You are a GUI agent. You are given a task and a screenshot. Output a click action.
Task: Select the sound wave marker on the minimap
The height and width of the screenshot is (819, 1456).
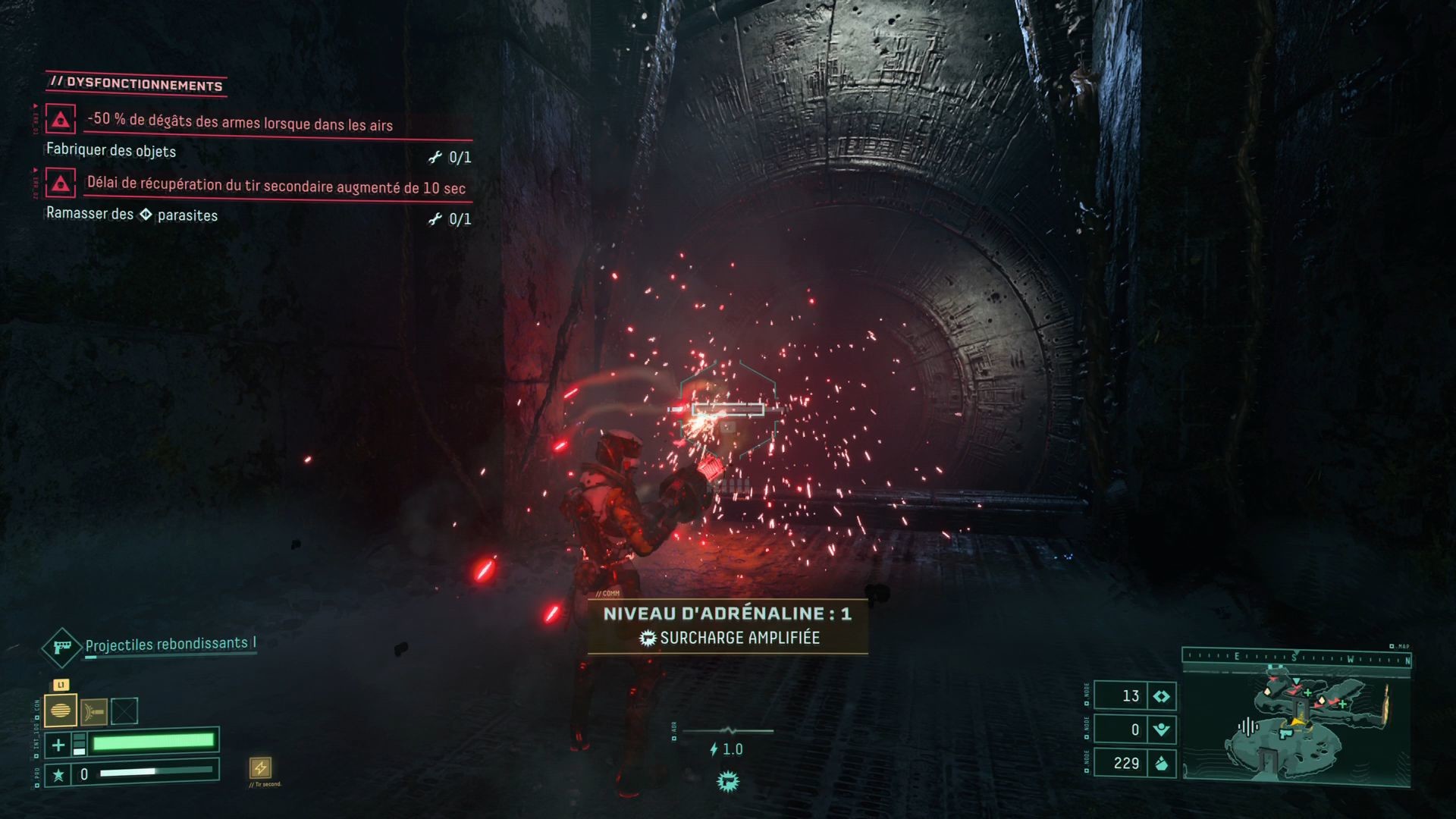[x=1247, y=727]
